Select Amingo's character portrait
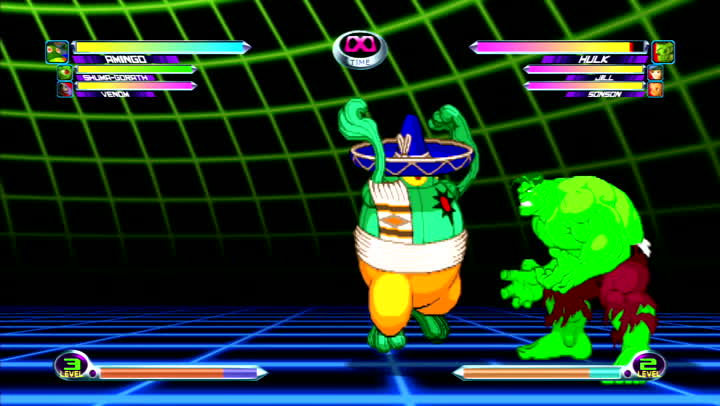This screenshot has height=406, width=720. click(x=57, y=51)
